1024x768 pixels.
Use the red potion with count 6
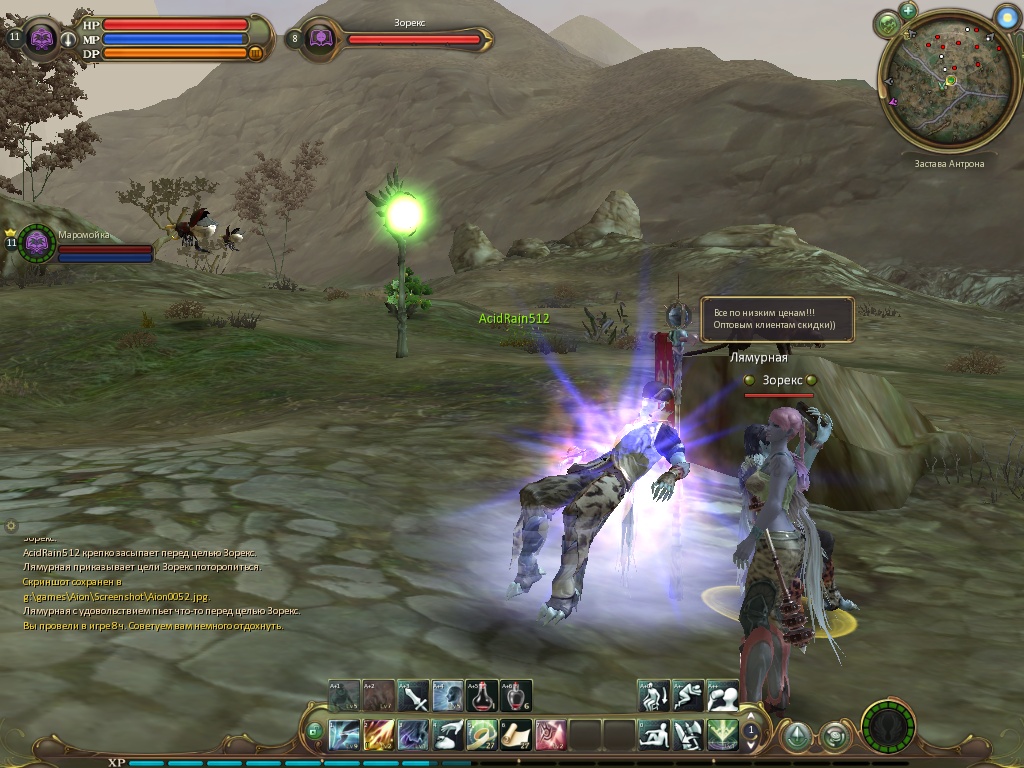tap(516, 696)
